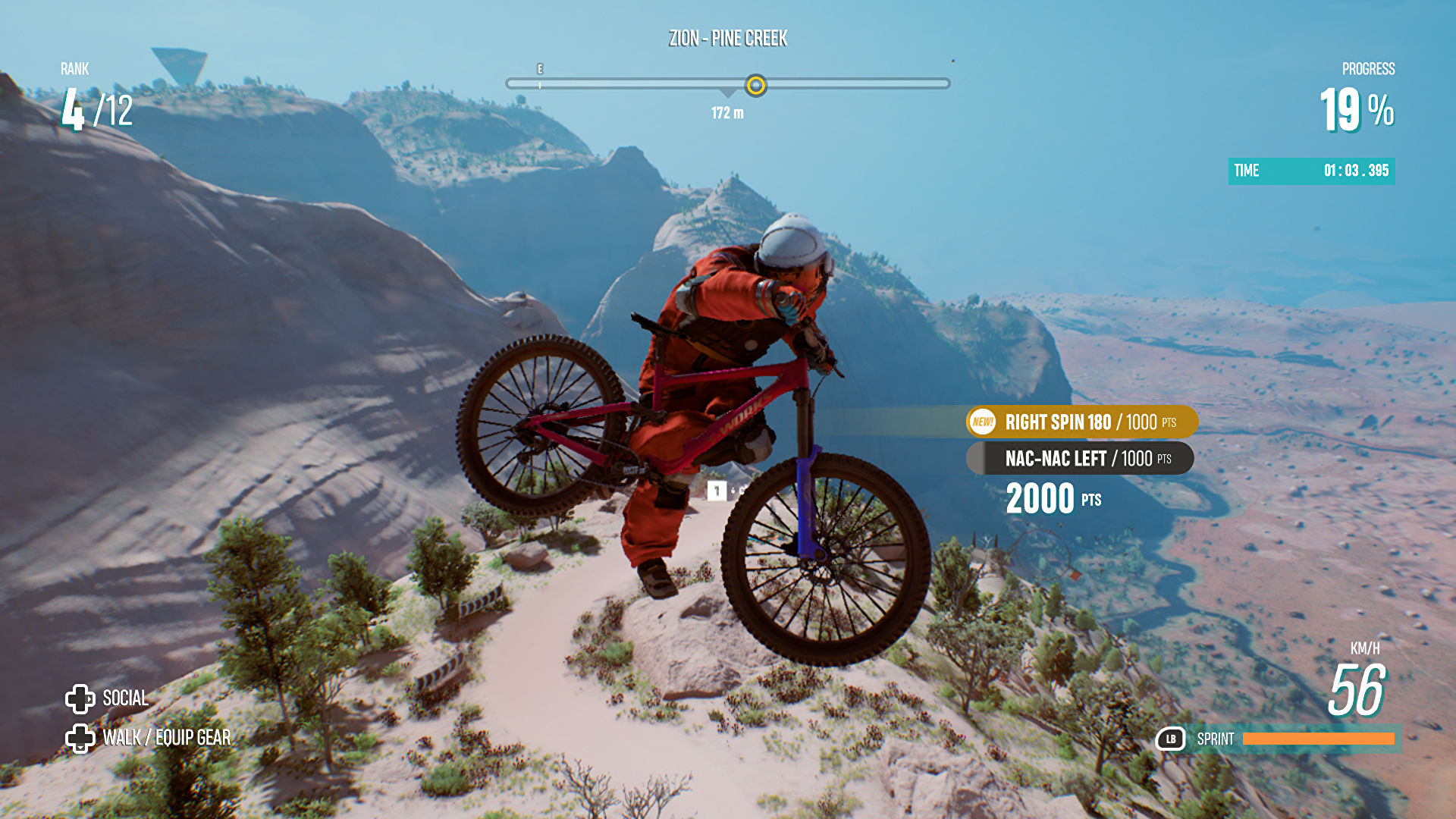This screenshot has height=819, width=1456.
Task: Expand the 2000 PTS score readout
Action: (x=1054, y=498)
